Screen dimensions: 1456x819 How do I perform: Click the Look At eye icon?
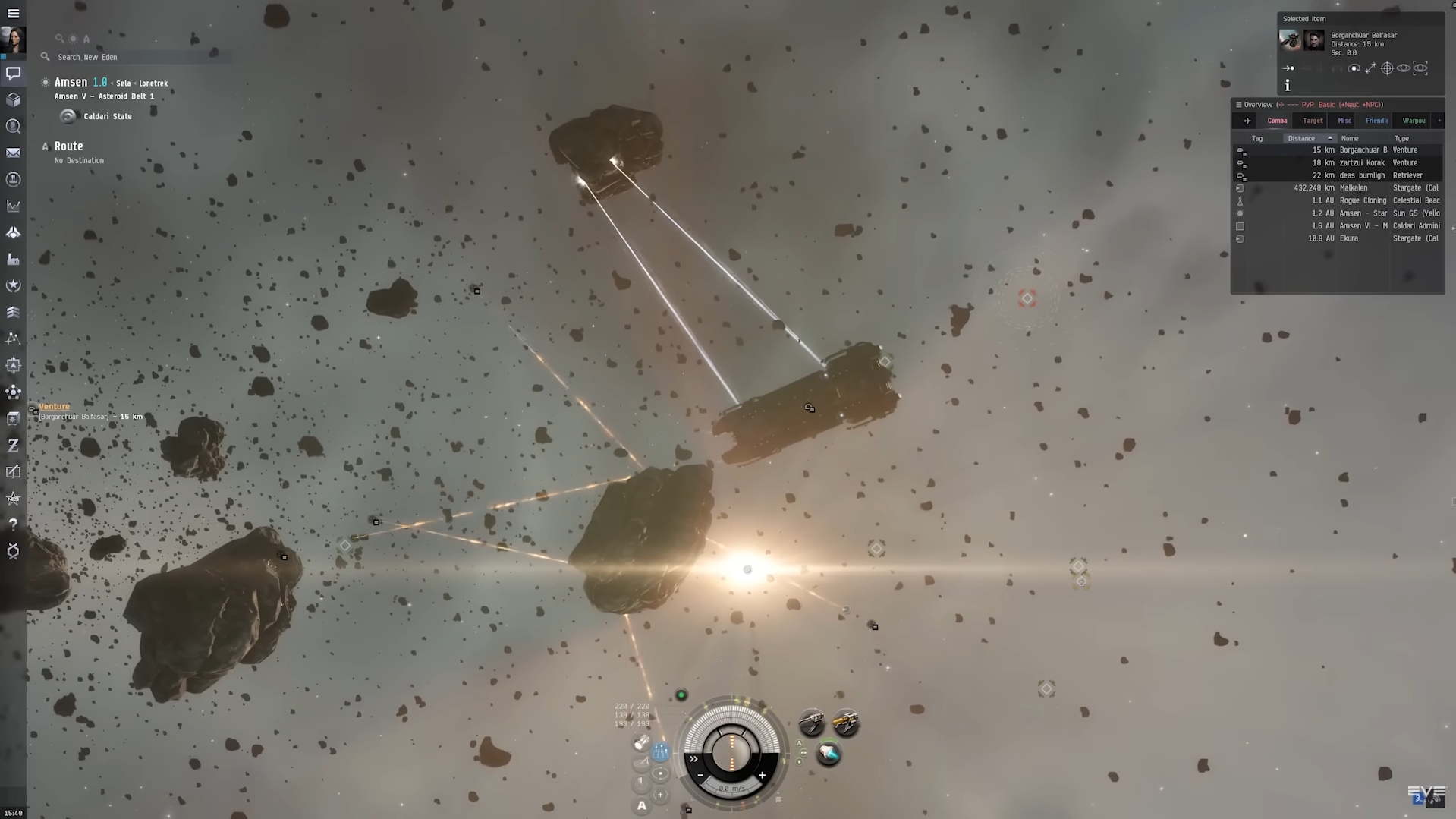tap(1404, 68)
